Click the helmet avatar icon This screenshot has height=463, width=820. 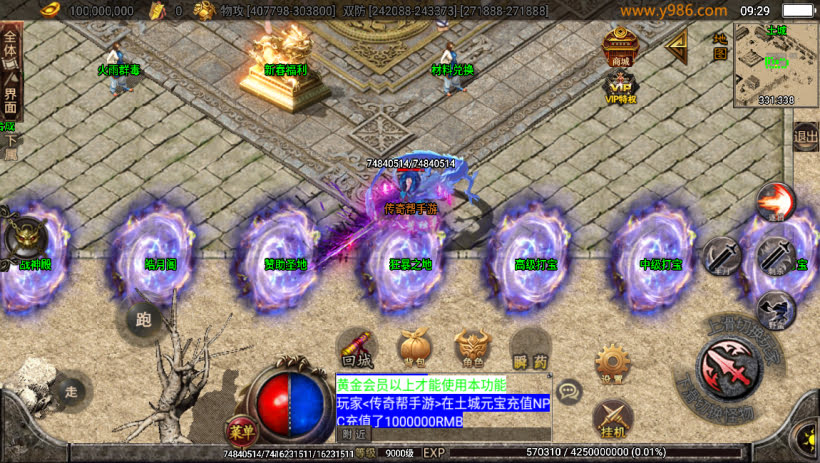tap(27, 238)
